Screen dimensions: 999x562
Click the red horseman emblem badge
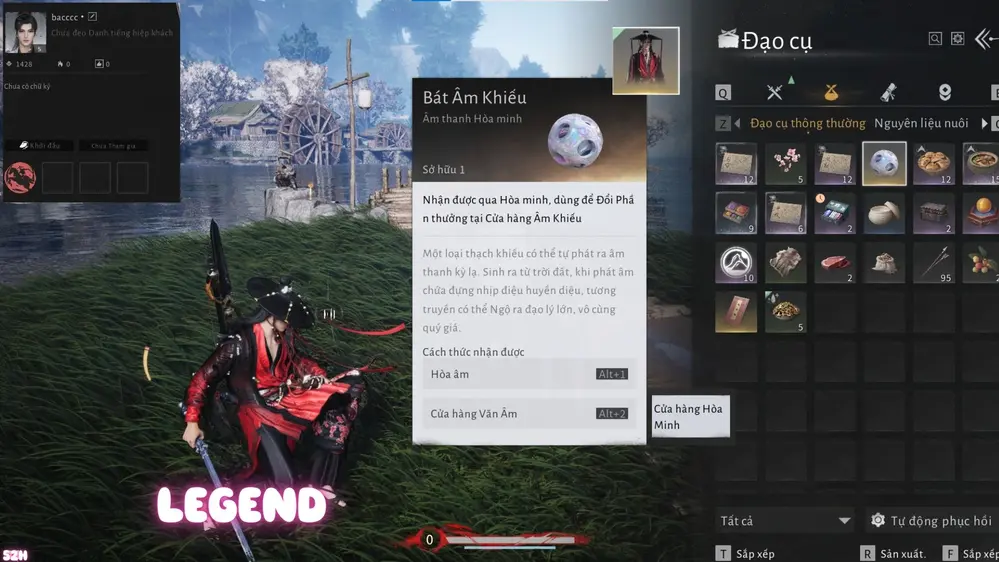click(20, 178)
